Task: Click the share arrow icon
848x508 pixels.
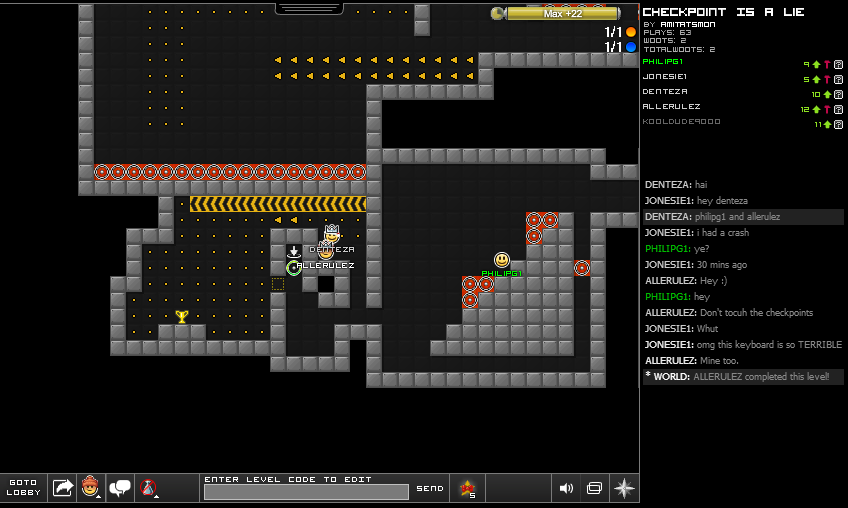Action: pyautogui.click(x=63, y=488)
